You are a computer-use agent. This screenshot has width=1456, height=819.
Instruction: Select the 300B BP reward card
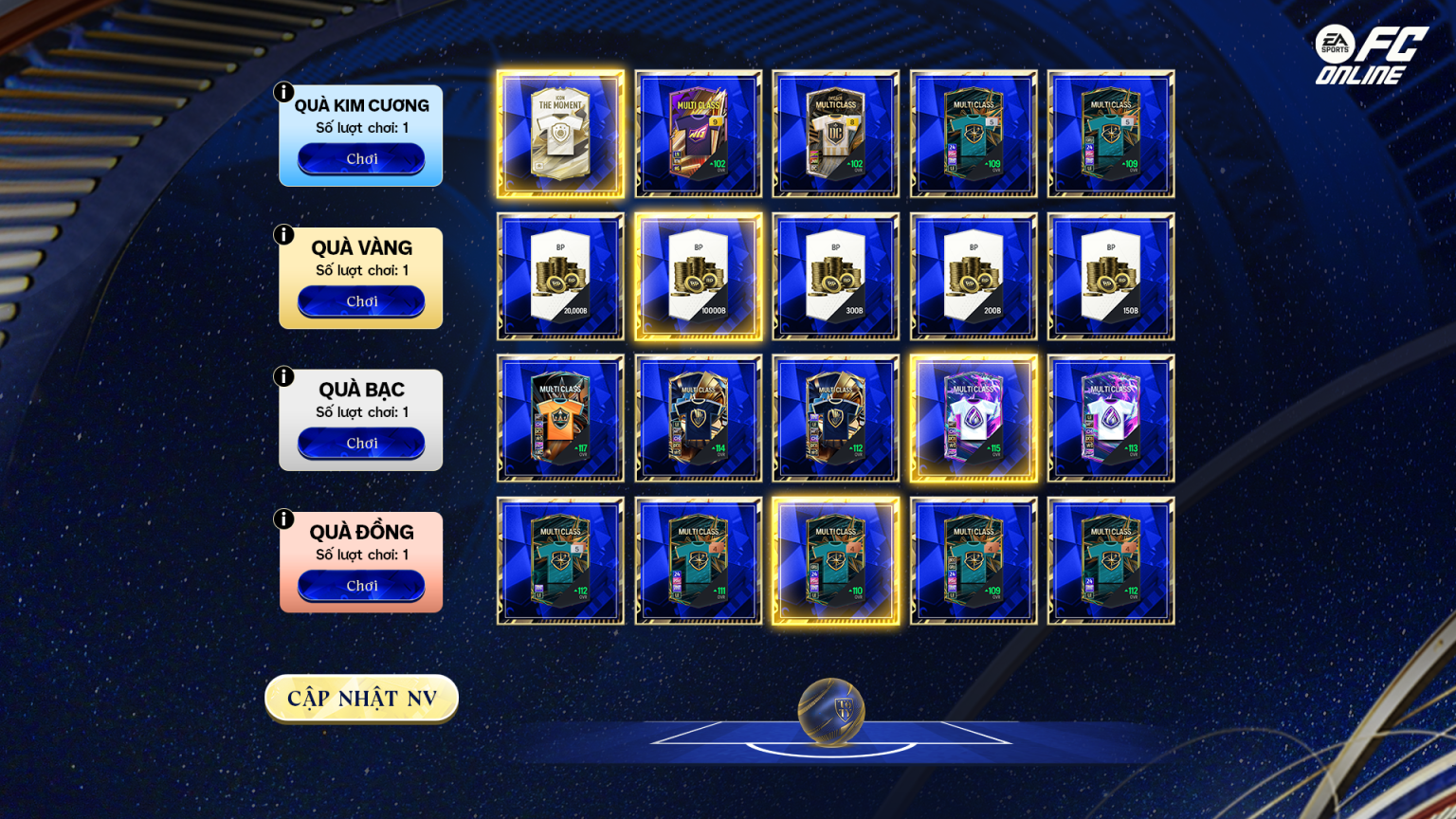point(834,276)
